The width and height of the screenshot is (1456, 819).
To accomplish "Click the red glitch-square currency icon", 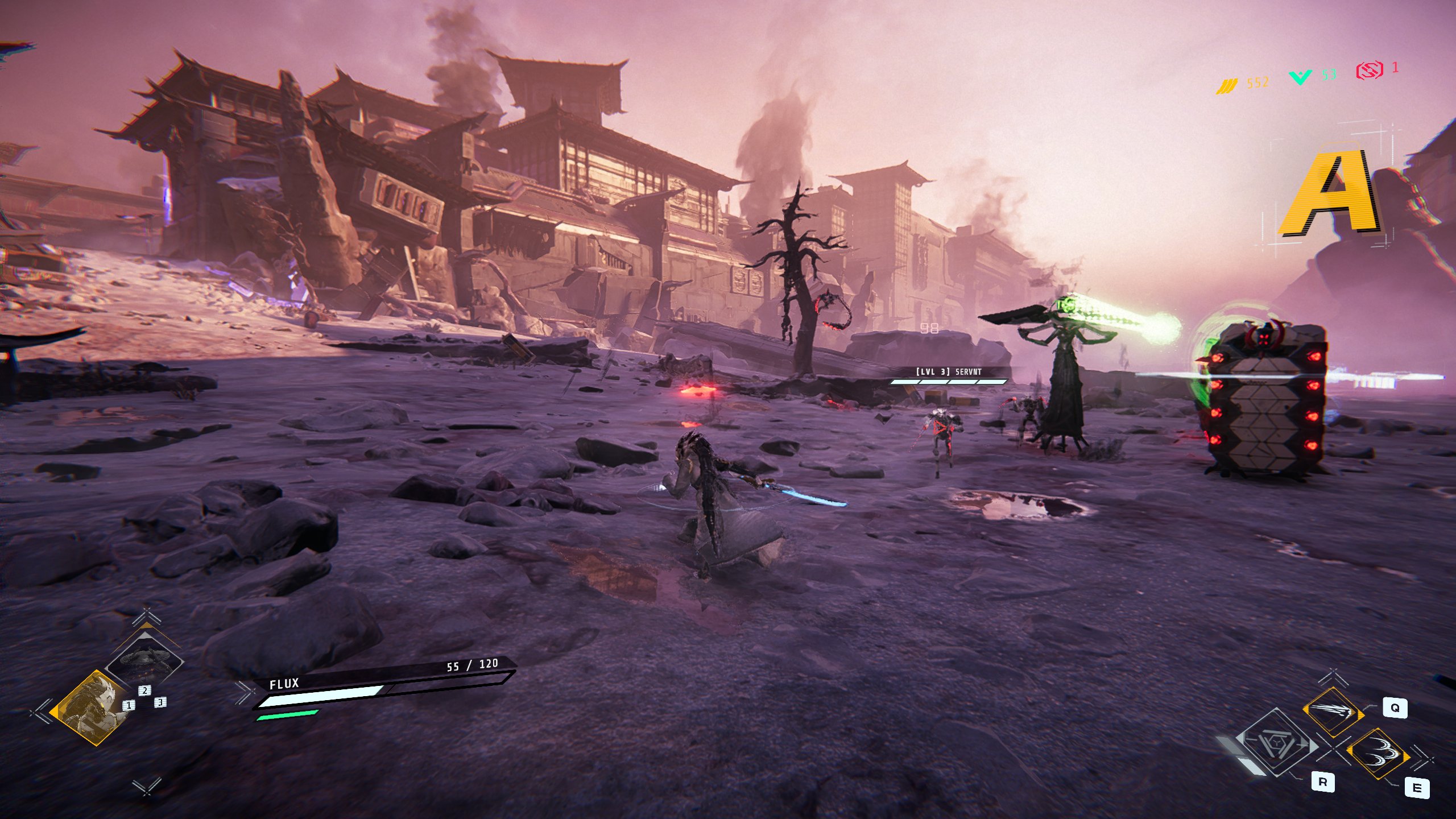I will [x=1369, y=71].
